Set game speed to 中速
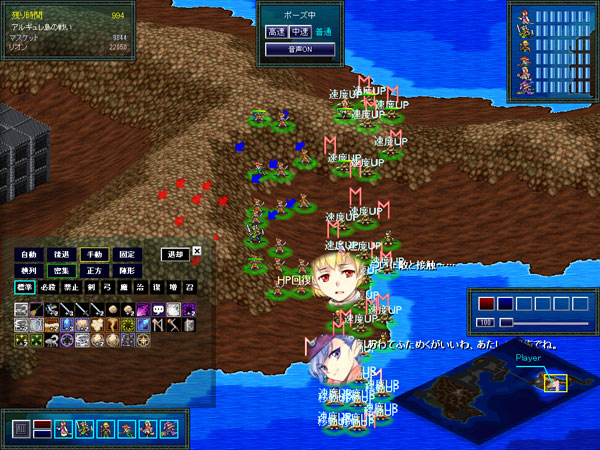The width and height of the screenshot is (600, 450). point(302,32)
